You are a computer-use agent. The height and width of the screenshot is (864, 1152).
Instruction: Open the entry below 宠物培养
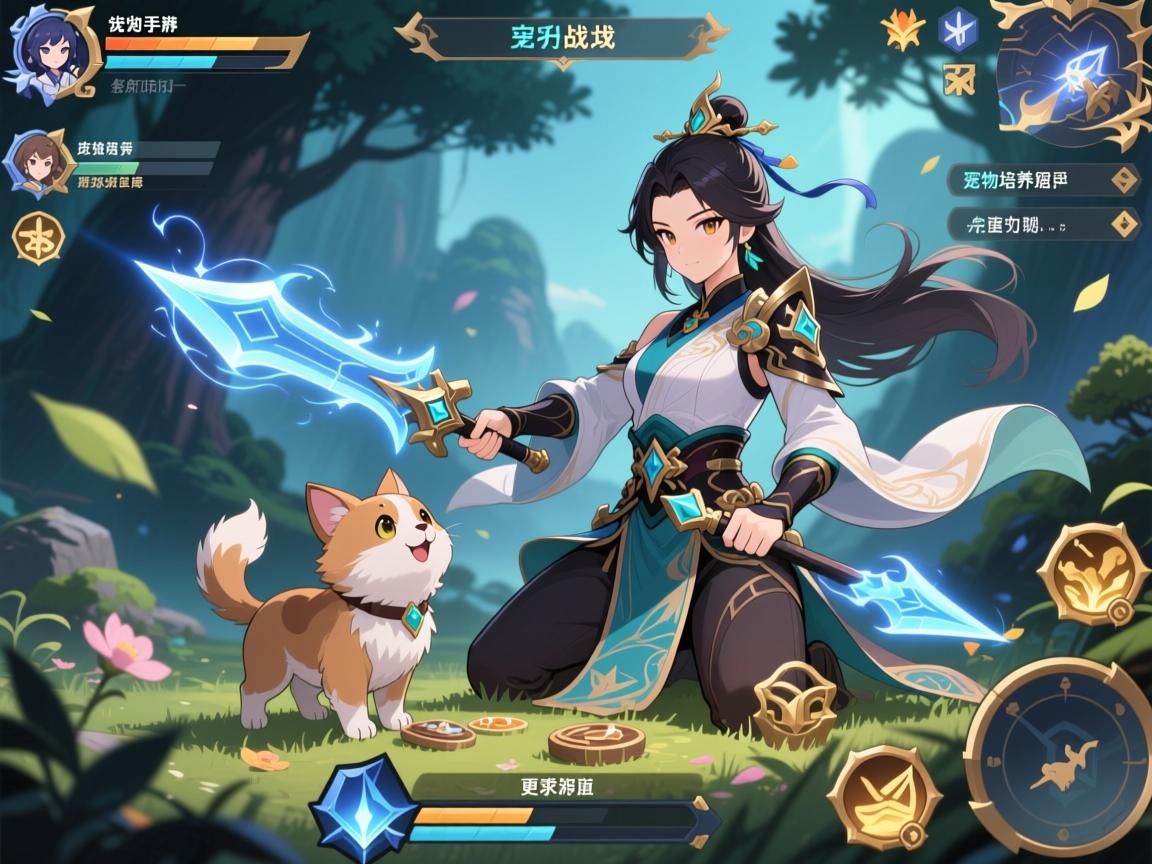(1042, 224)
